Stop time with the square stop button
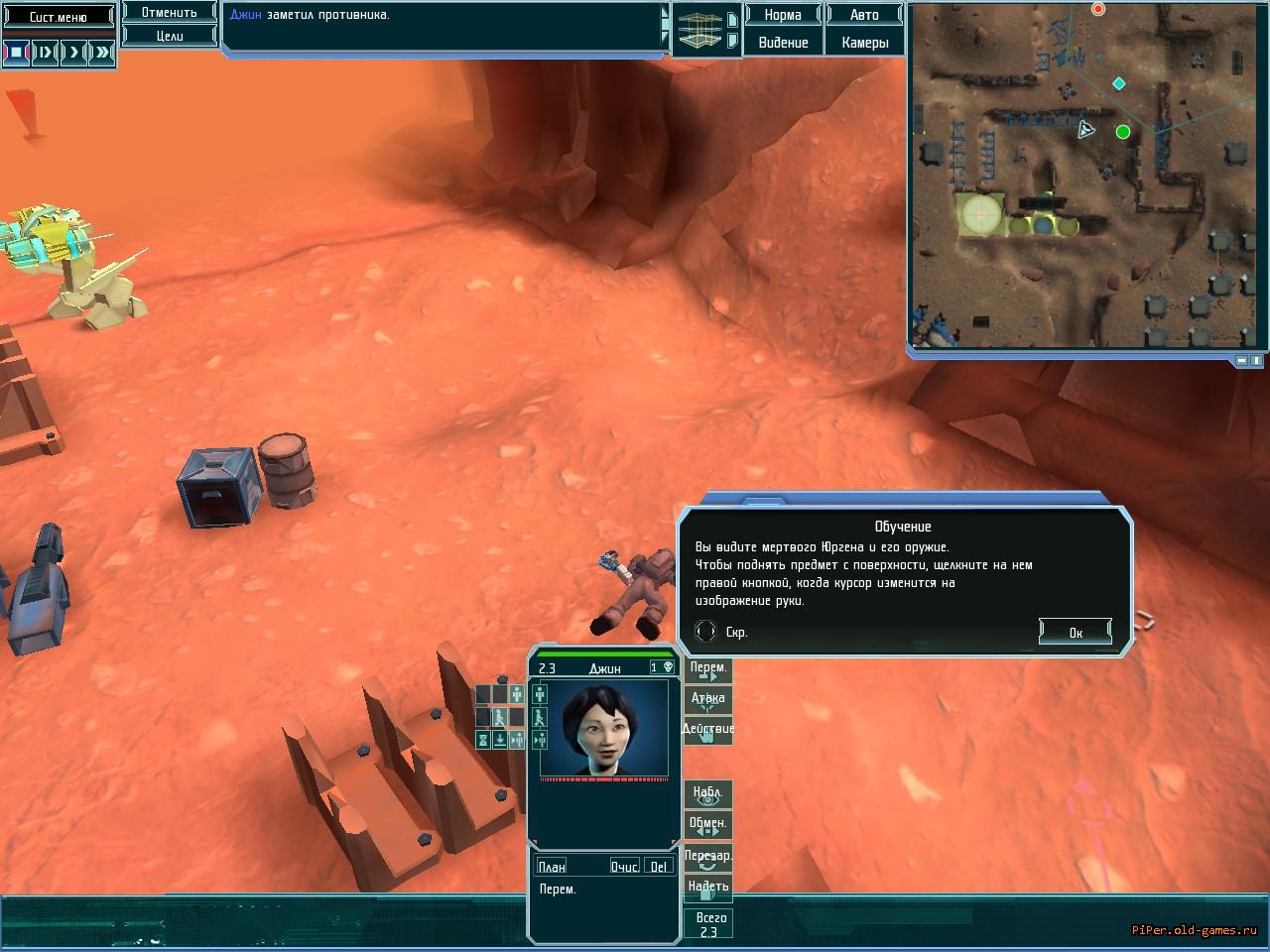This screenshot has height=952, width=1270. click(x=17, y=52)
